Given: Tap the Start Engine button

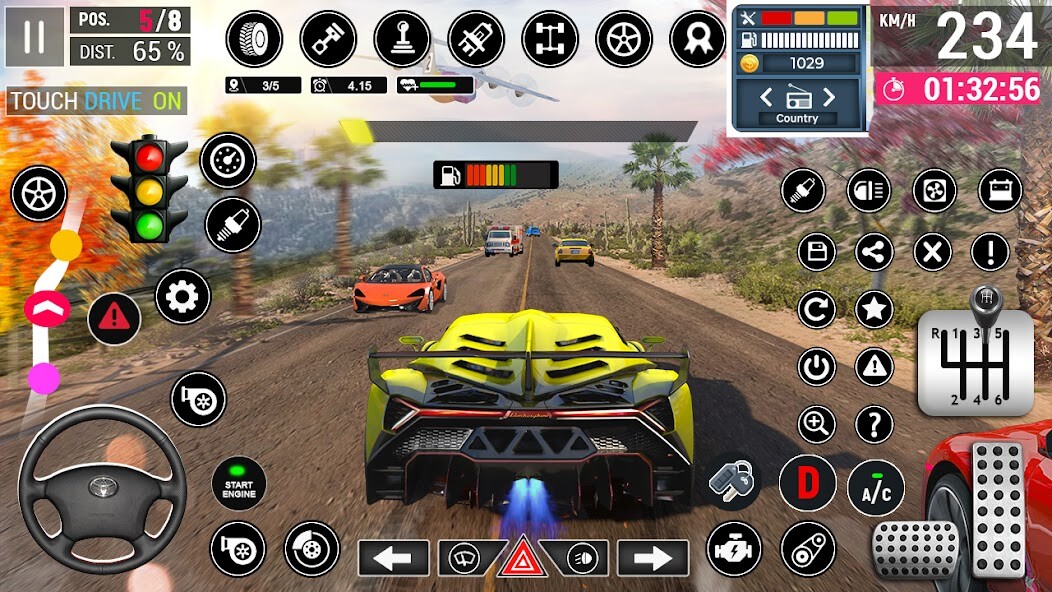Looking at the screenshot, I should point(239,483).
